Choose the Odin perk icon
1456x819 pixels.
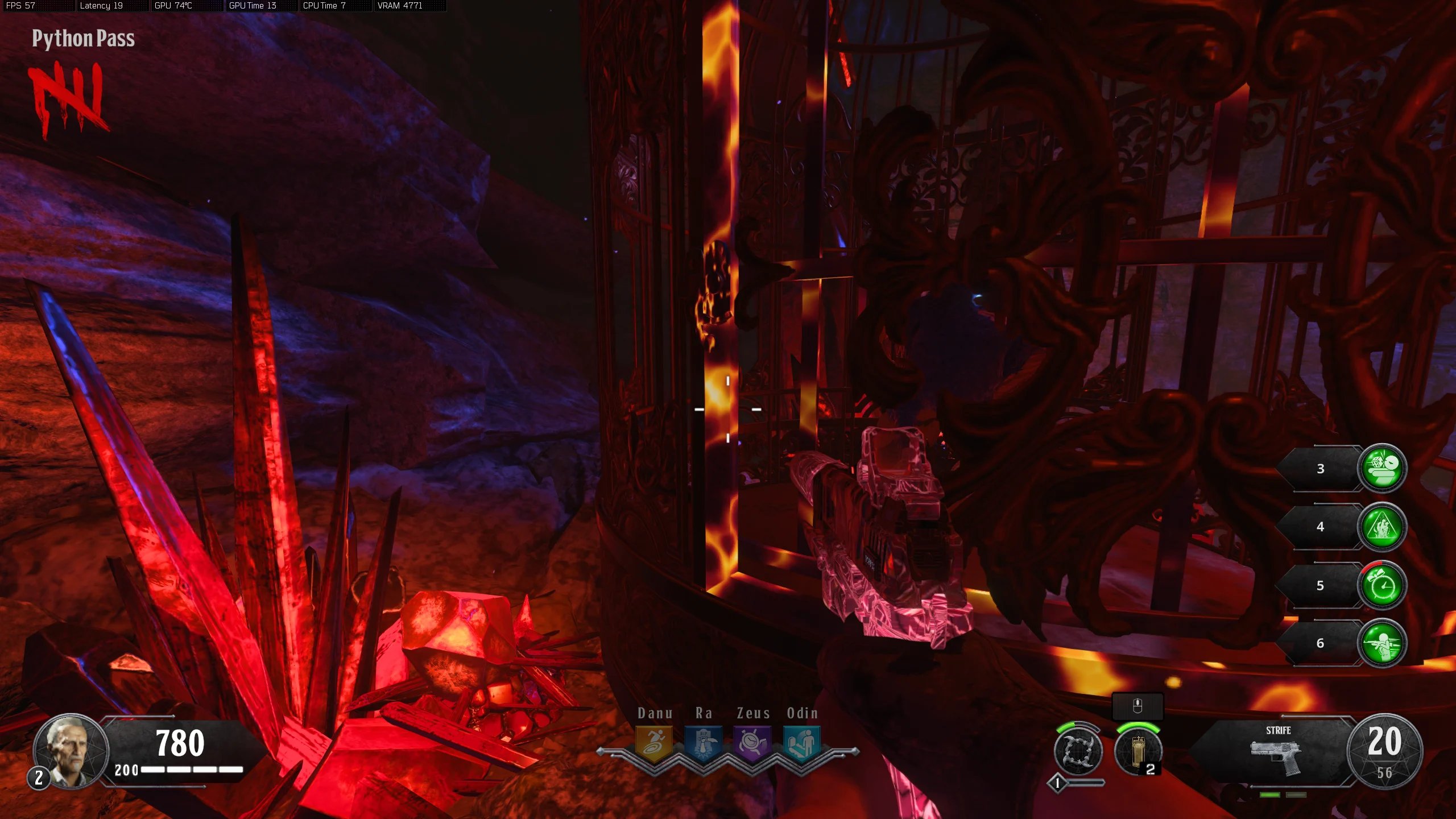pos(802,743)
